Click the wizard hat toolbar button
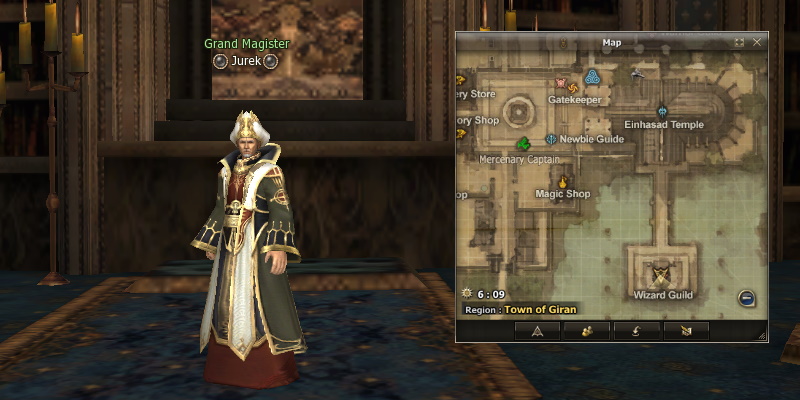Viewport: 800px width, 400px height. point(635,330)
